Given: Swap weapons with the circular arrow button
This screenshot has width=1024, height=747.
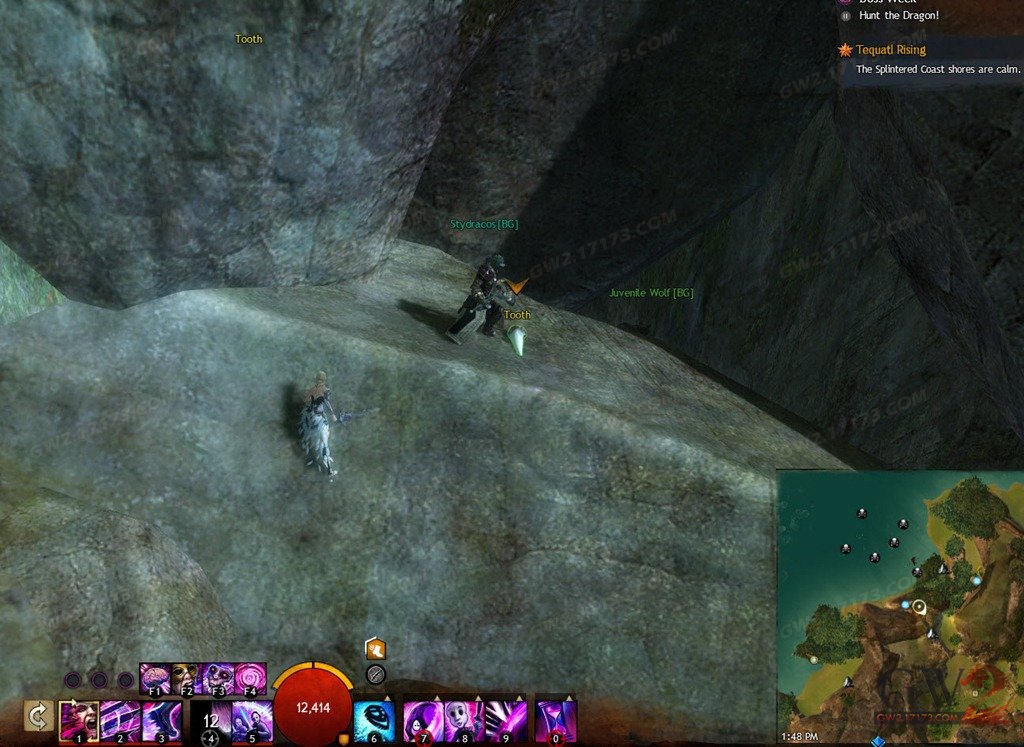Looking at the screenshot, I should click(38, 716).
